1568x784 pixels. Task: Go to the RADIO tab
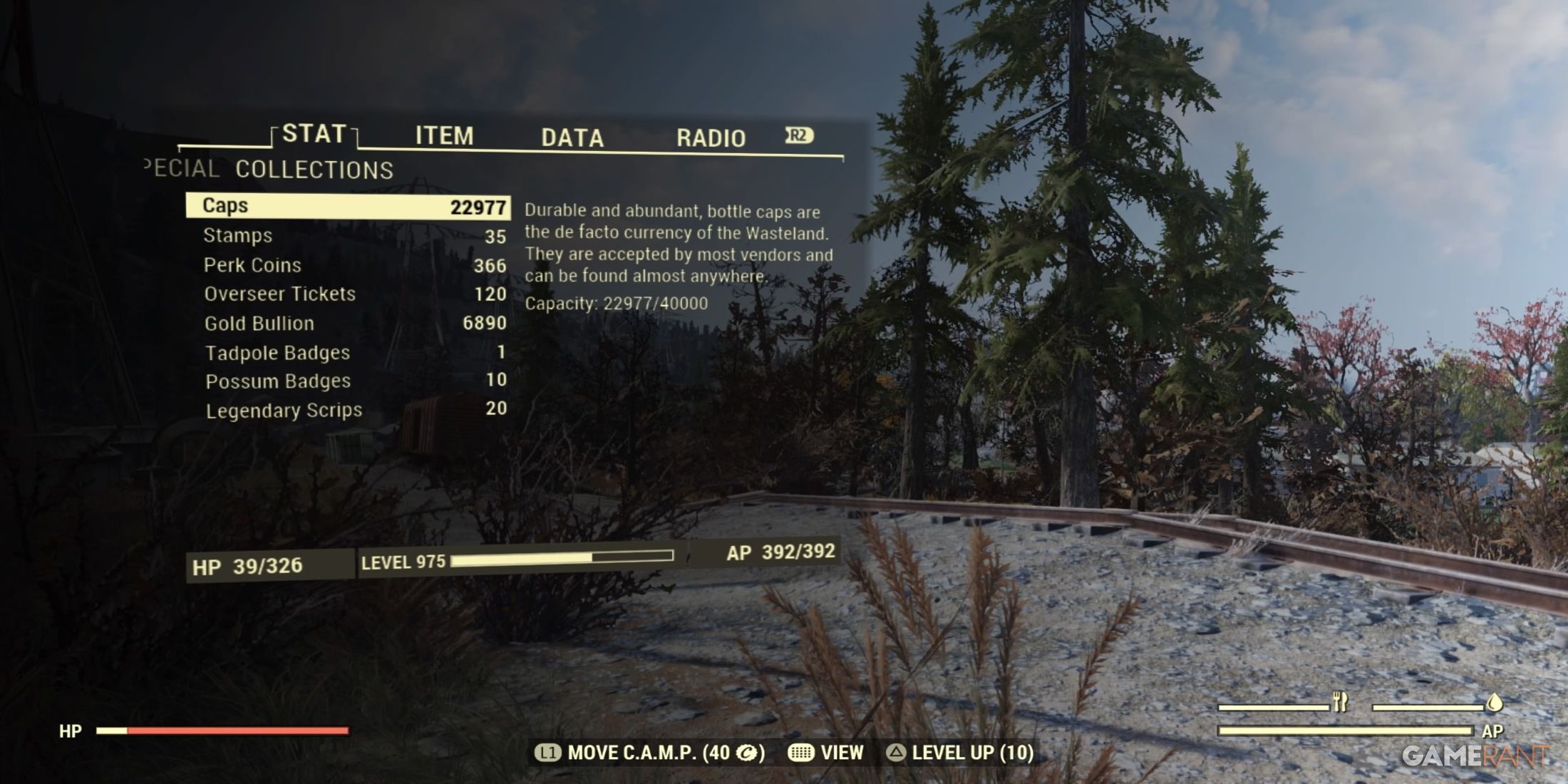[711, 138]
